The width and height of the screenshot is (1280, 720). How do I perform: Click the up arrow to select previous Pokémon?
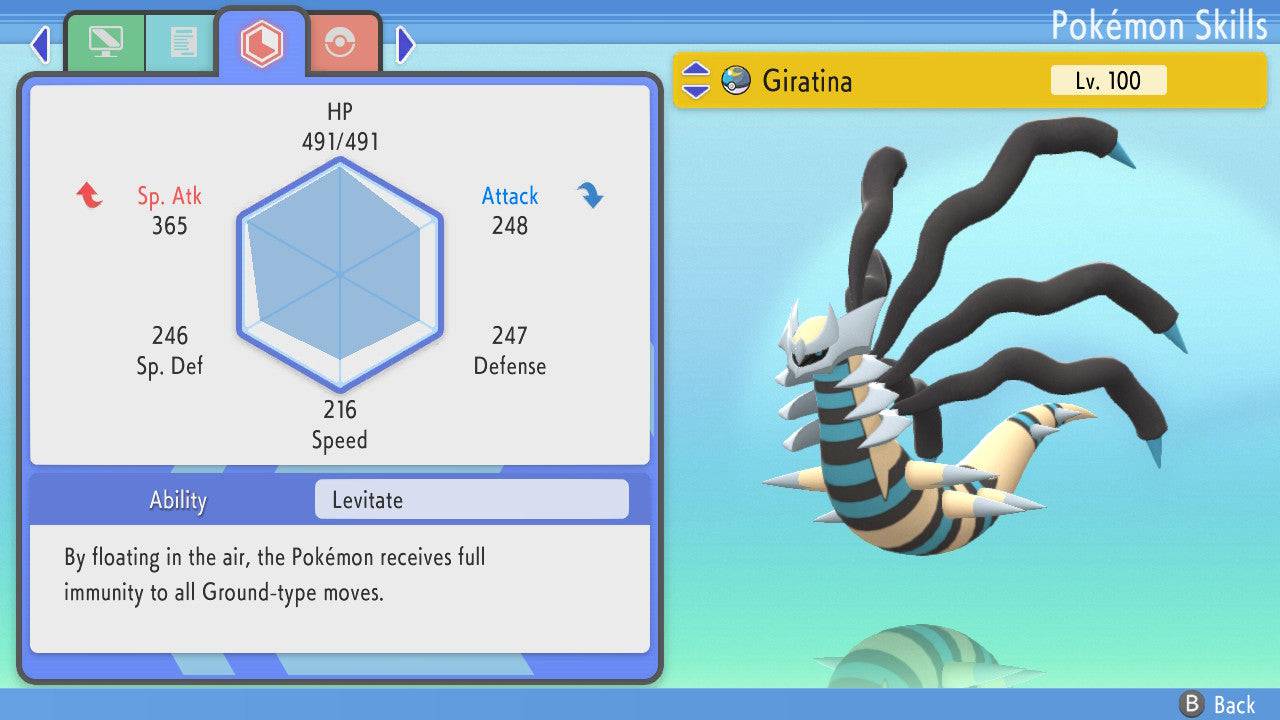coord(695,72)
